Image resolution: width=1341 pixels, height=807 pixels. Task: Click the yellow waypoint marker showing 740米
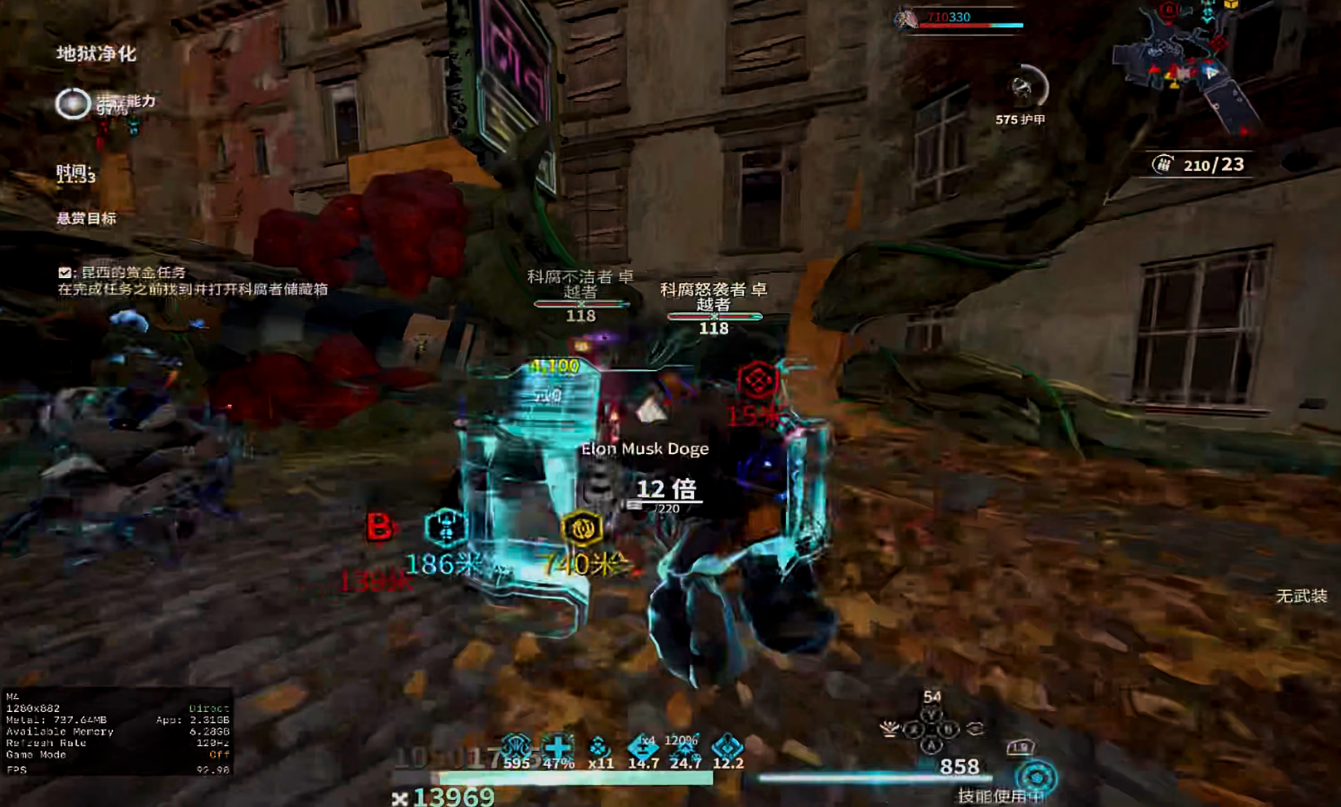(x=581, y=528)
